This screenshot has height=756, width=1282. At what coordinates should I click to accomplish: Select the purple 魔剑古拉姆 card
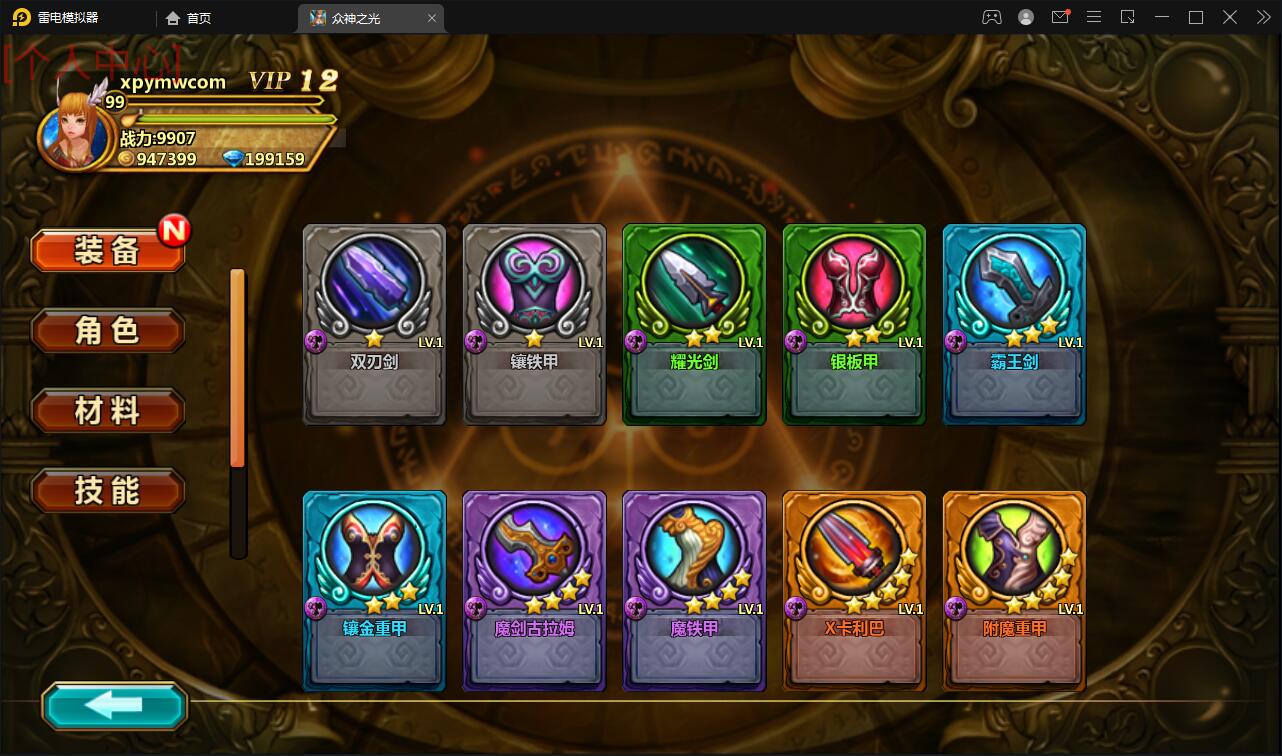point(534,590)
